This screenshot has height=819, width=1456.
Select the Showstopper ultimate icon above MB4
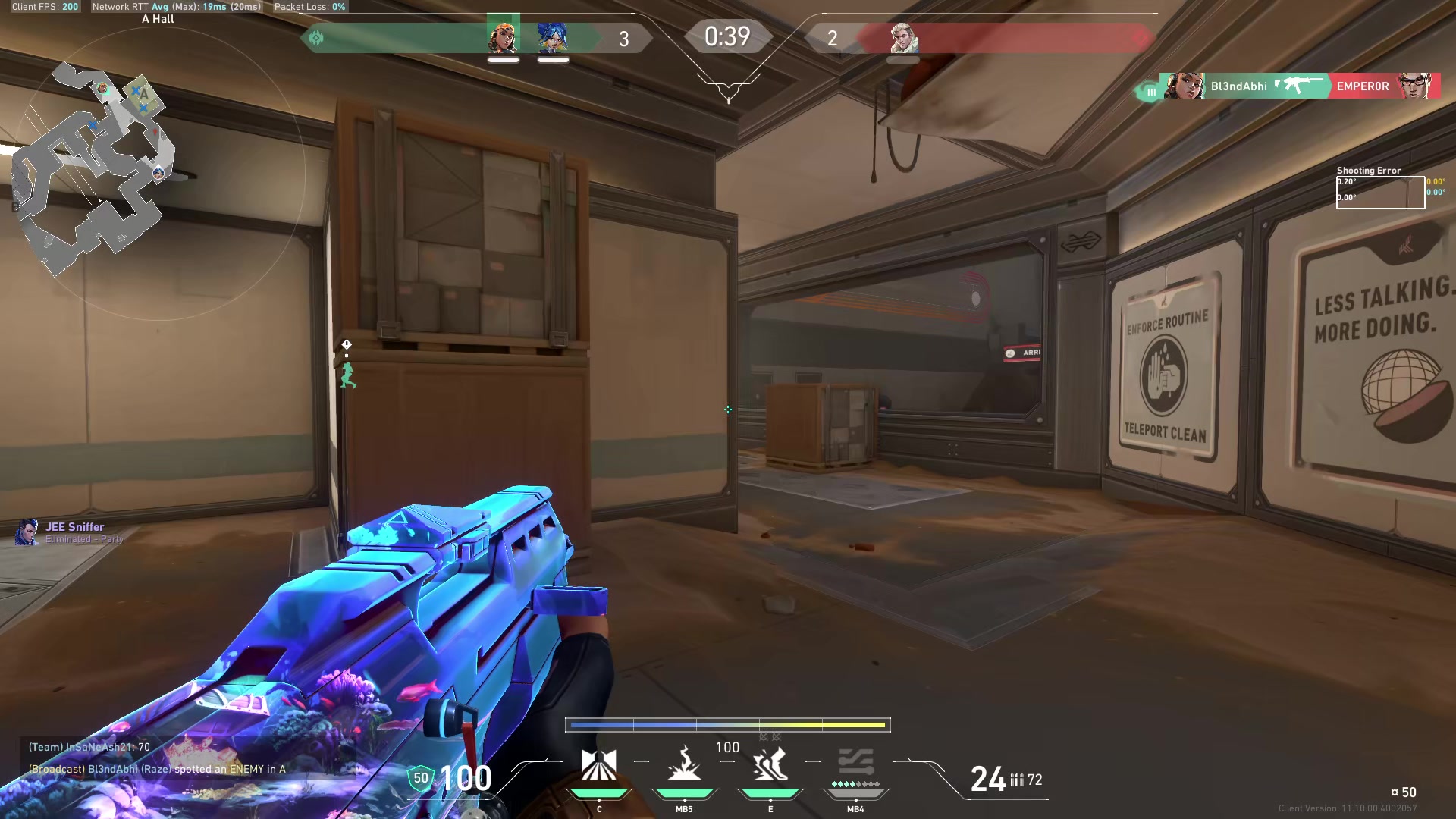(855, 762)
